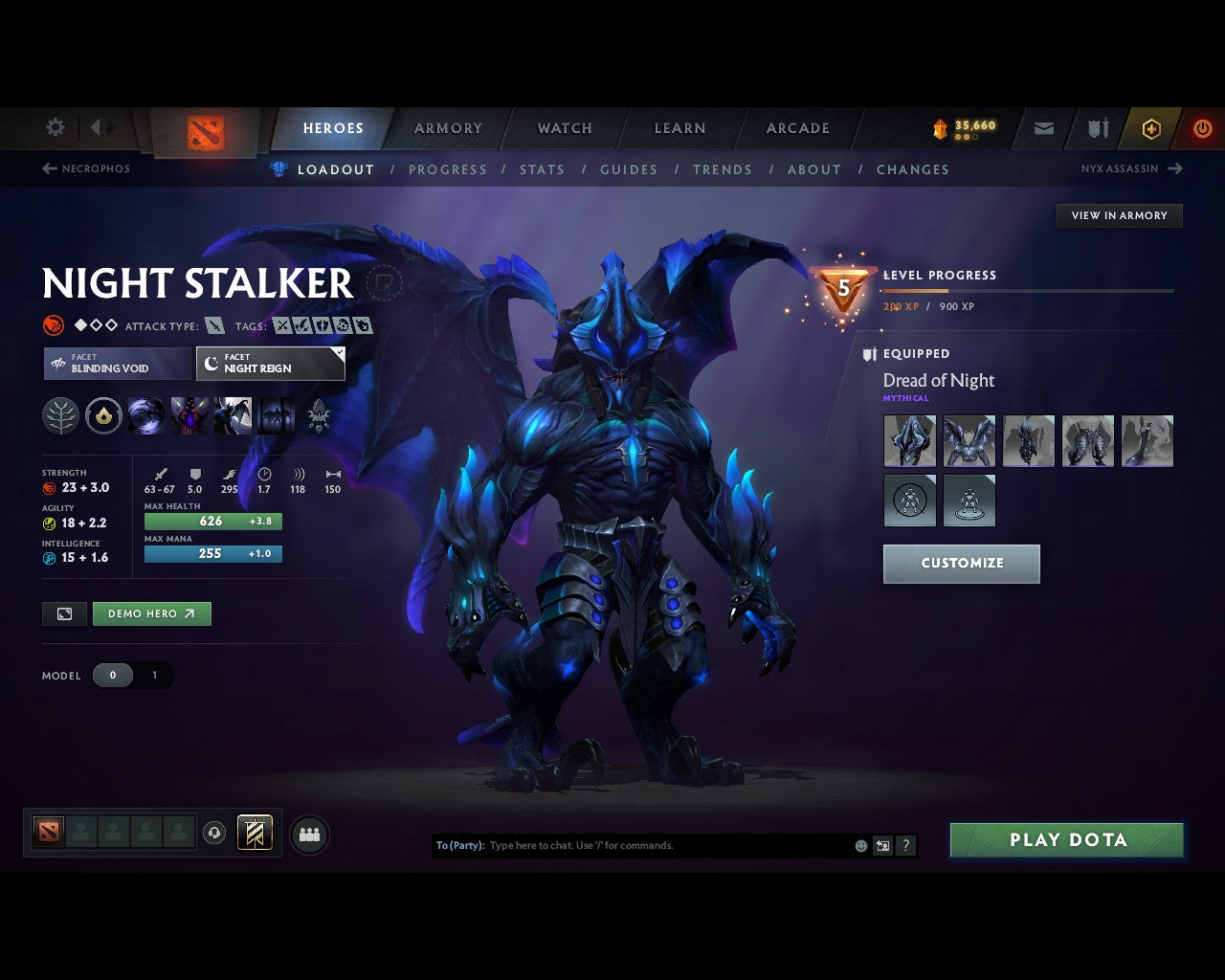Go to Nyx Assassin via right arrow
The width and height of the screenshot is (1225, 980).
(1175, 168)
